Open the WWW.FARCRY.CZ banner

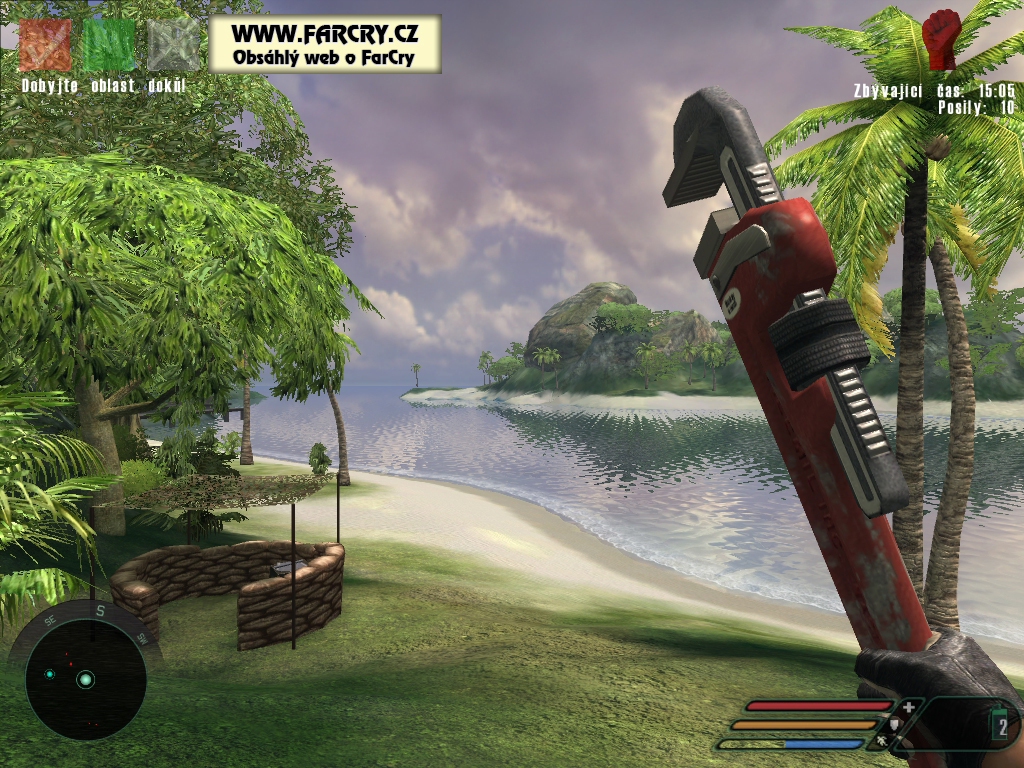[x=324, y=43]
